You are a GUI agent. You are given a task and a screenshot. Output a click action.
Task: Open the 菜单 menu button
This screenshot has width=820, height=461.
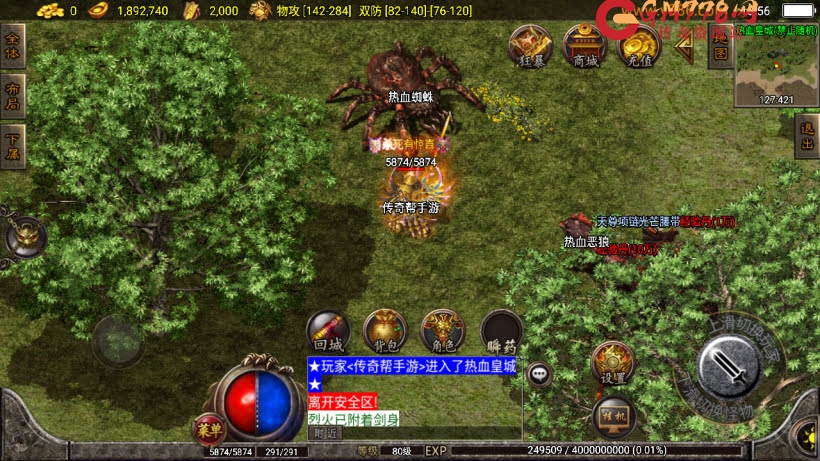[x=209, y=430]
